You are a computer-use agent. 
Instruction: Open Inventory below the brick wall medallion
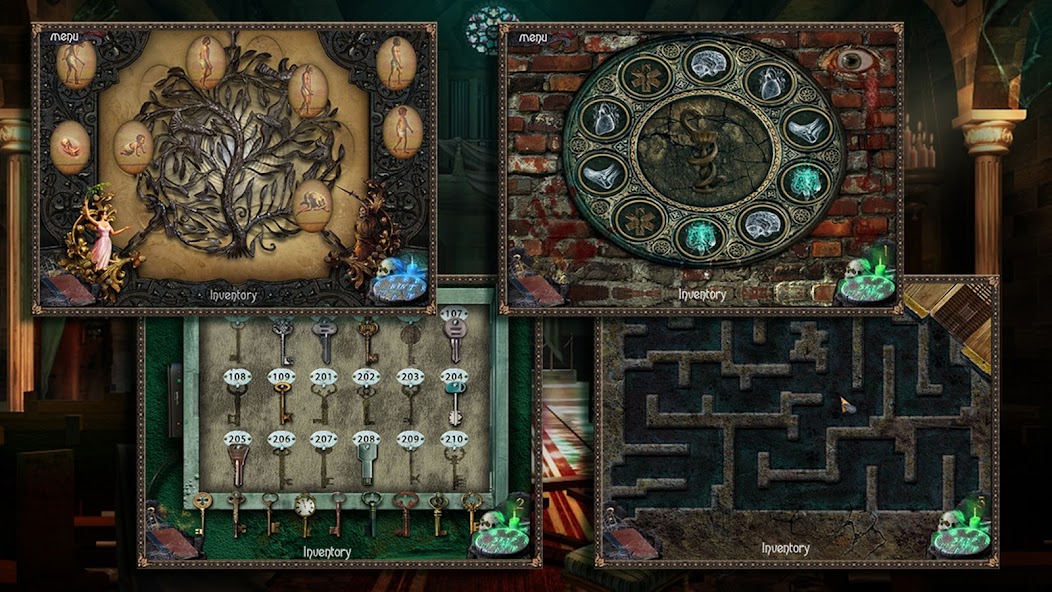[x=702, y=294]
